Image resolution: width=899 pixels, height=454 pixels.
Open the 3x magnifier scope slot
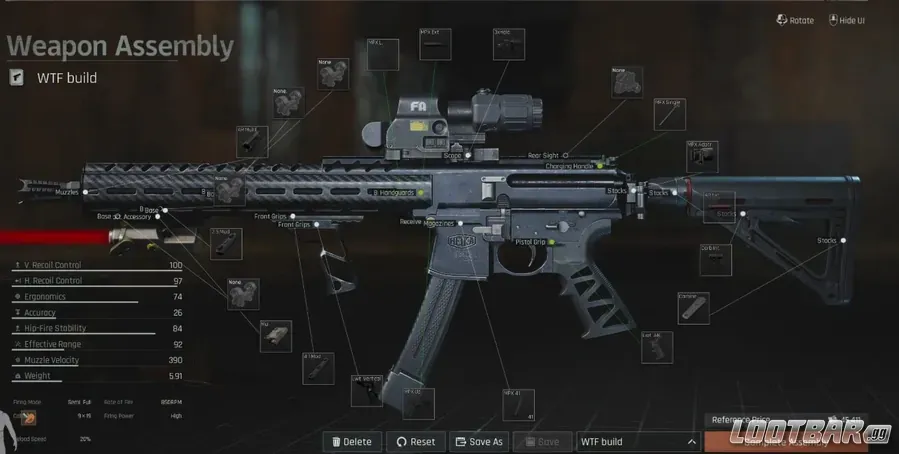(508, 44)
